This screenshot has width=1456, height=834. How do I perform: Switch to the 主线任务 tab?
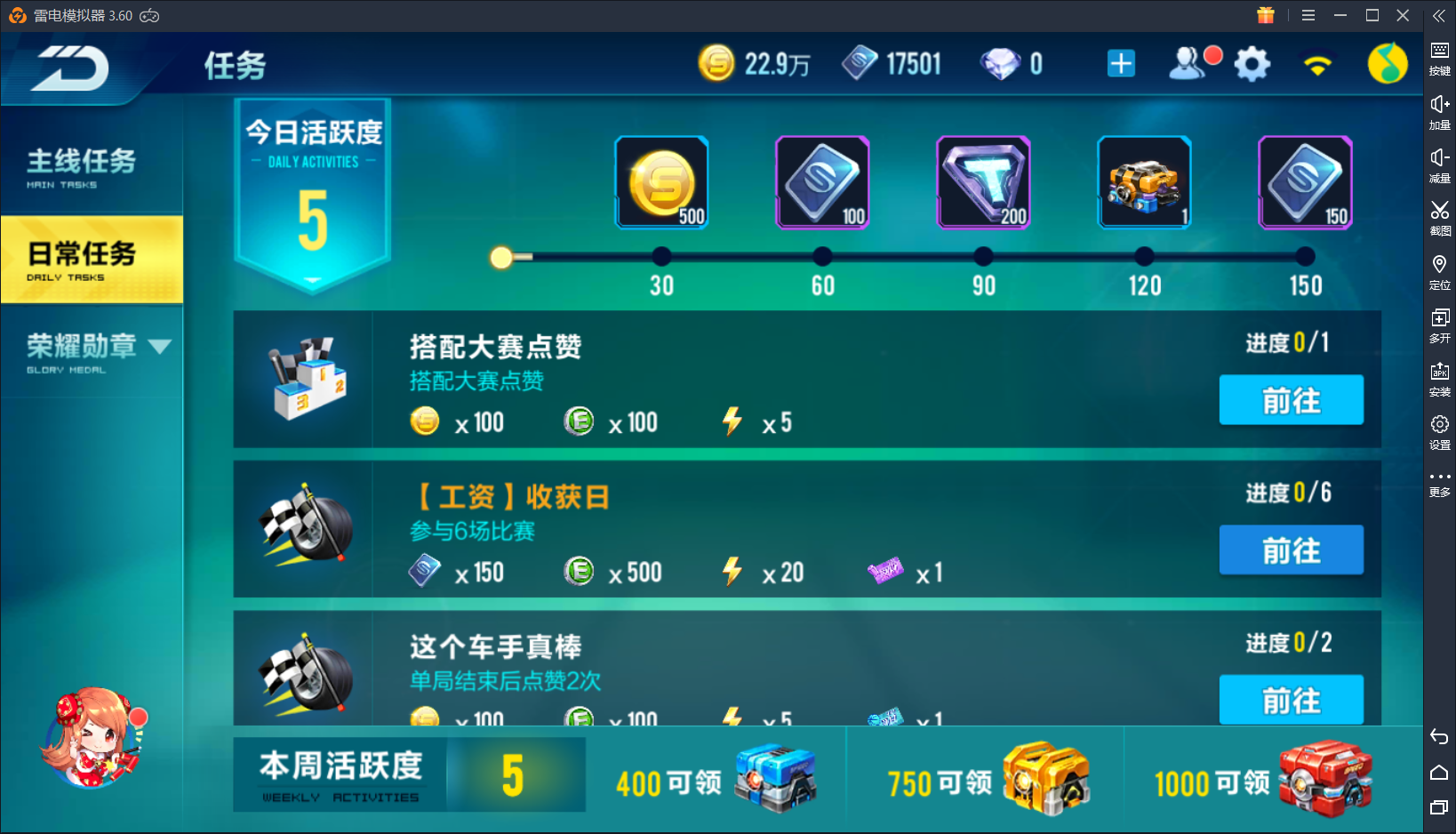(82, 163)
